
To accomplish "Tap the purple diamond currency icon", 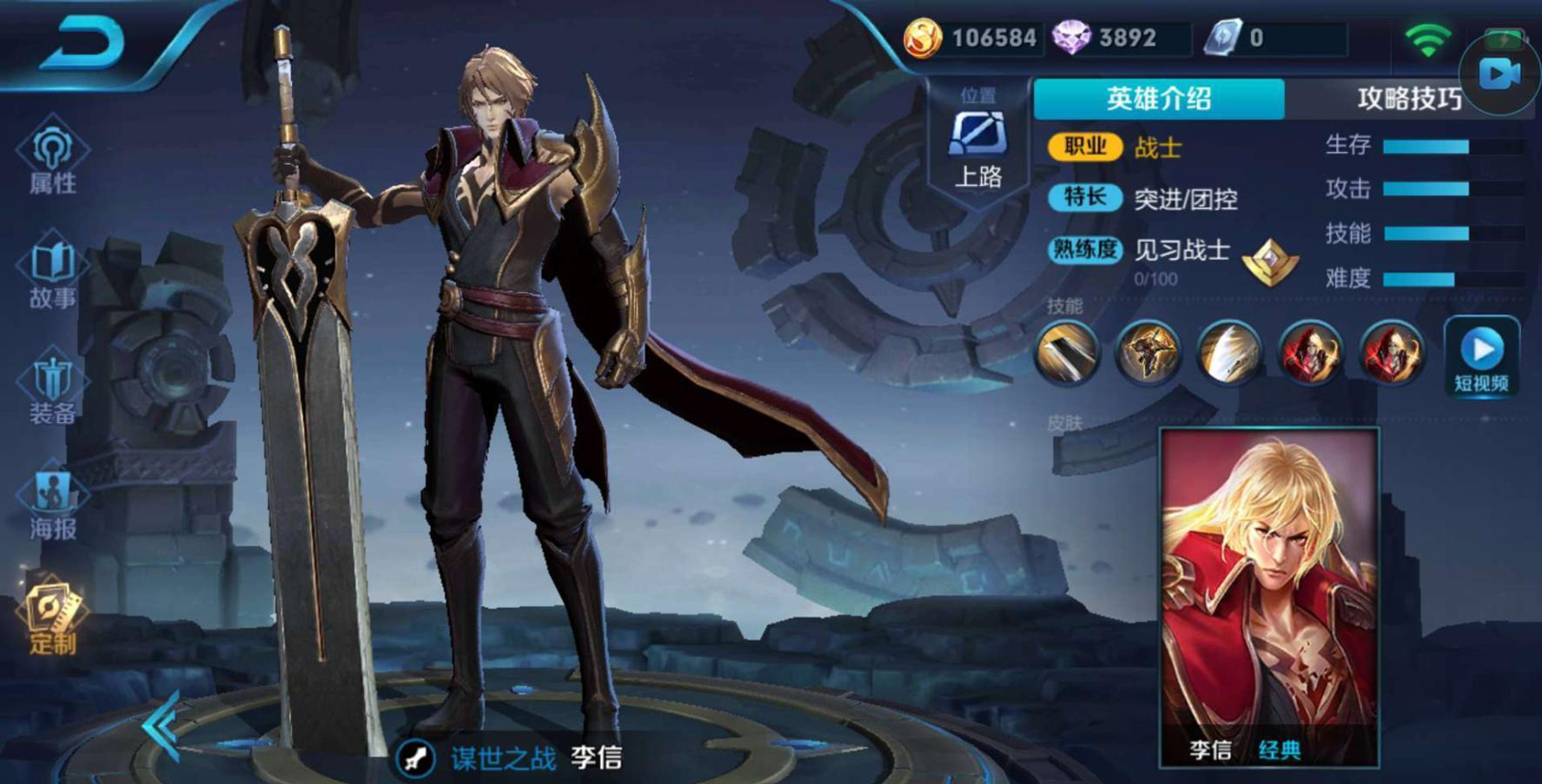I will point(1071,39).
